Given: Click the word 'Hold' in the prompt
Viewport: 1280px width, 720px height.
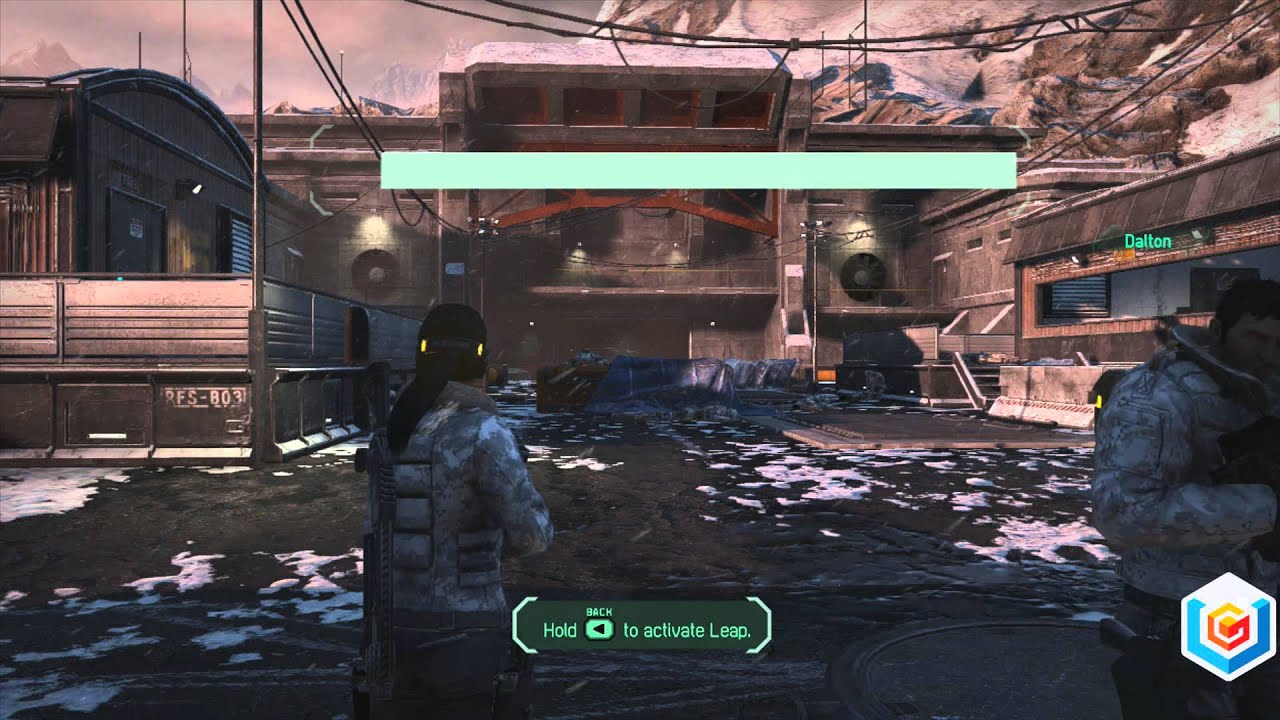Looking at the screenshot, I should [560, 629].
